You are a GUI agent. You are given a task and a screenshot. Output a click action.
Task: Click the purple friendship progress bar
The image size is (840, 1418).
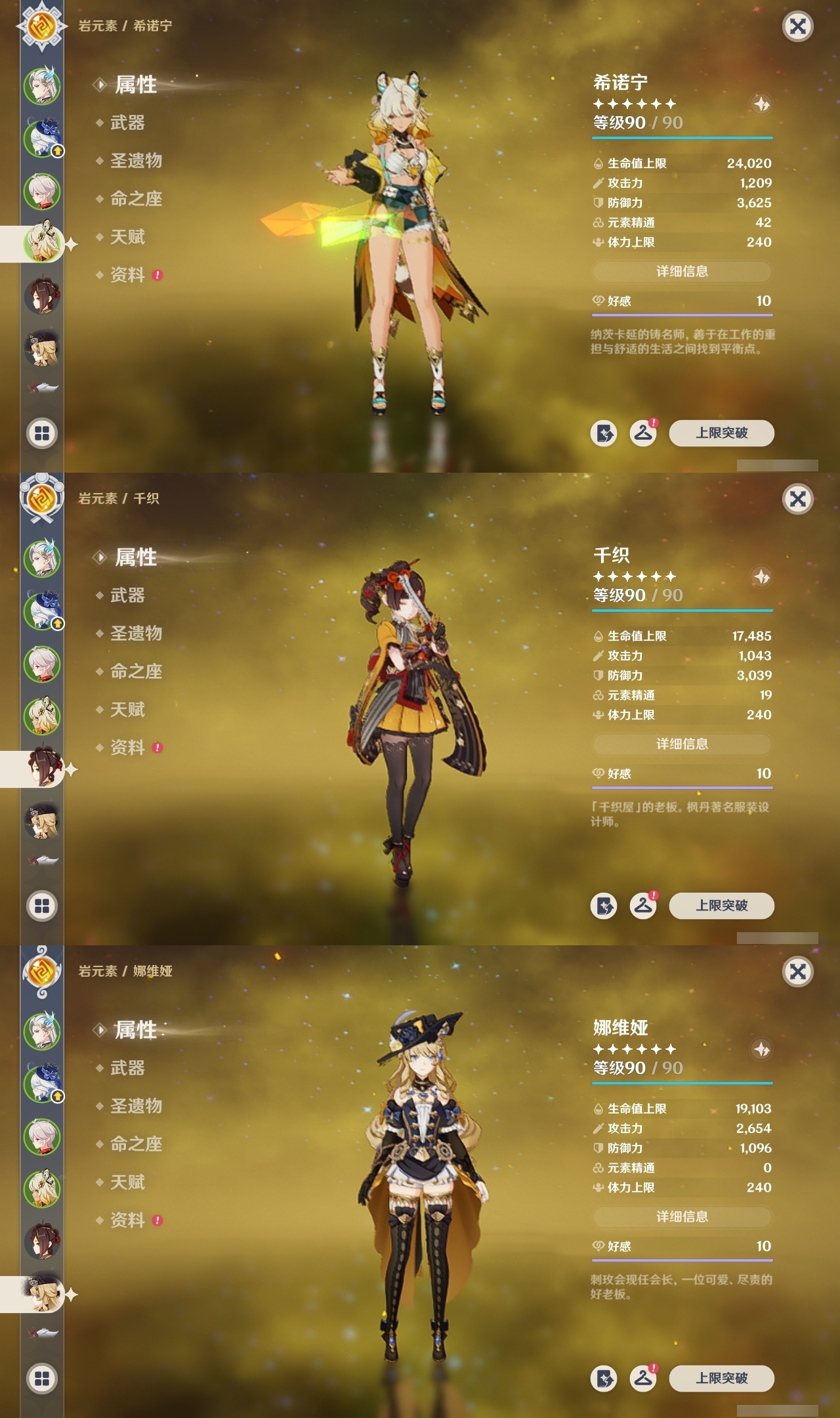coord(681,314)
